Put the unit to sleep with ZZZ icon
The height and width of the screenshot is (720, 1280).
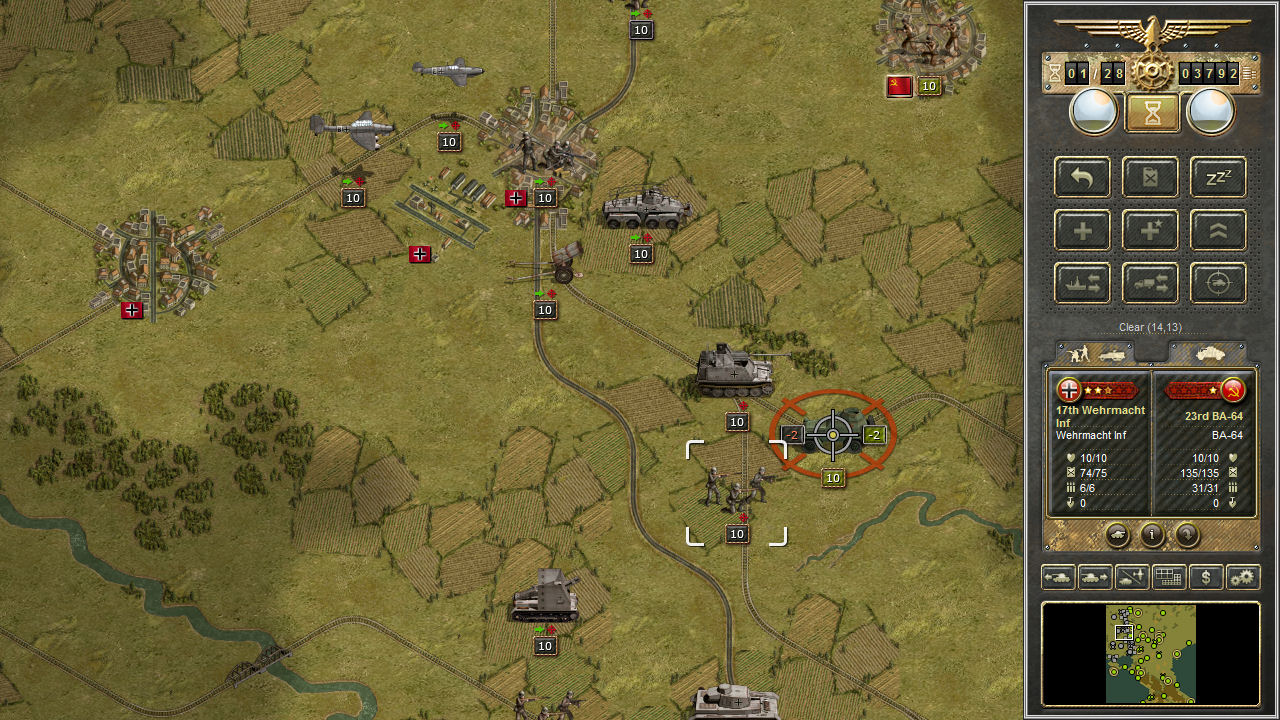coord(1218,178)
